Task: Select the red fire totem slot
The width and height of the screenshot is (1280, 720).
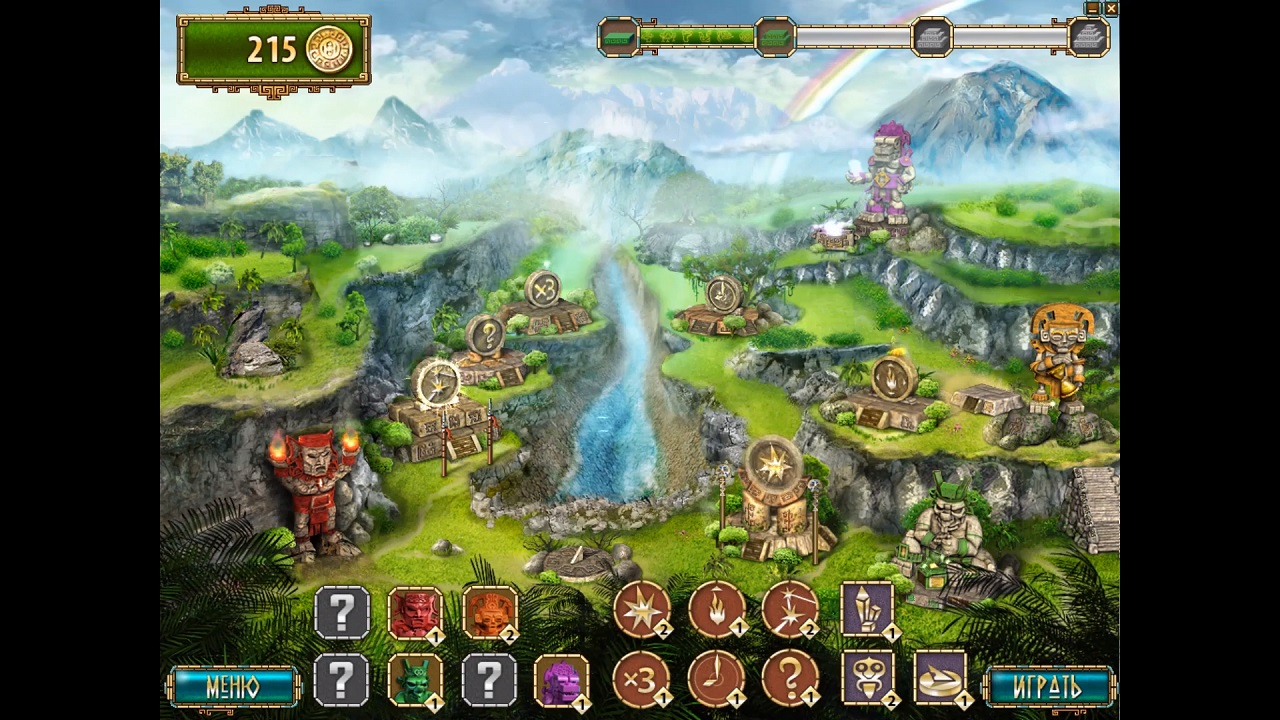Action: point(415,612)
